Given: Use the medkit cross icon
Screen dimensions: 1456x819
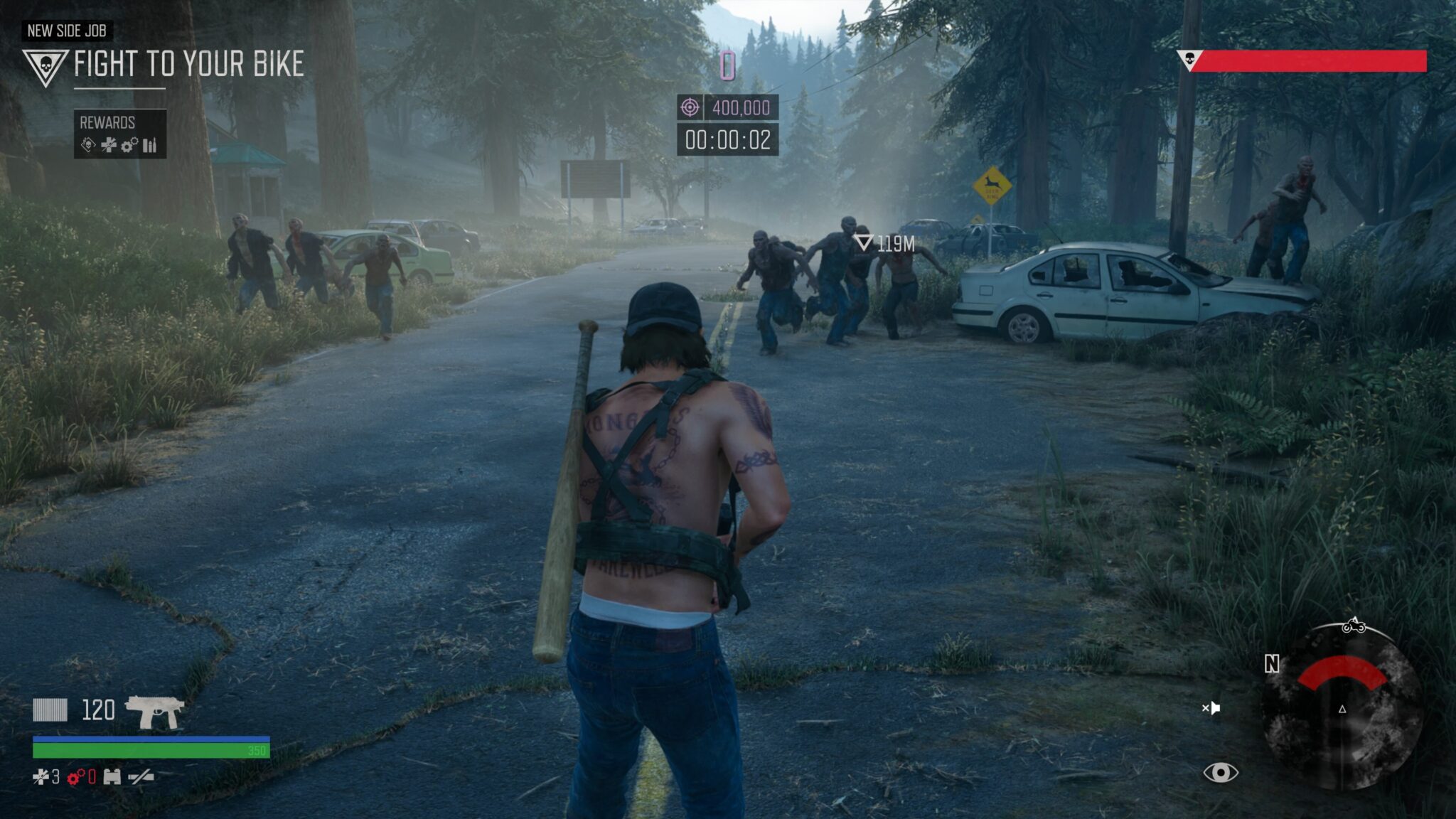Looking at the screenshot, I should coord(41,777).
